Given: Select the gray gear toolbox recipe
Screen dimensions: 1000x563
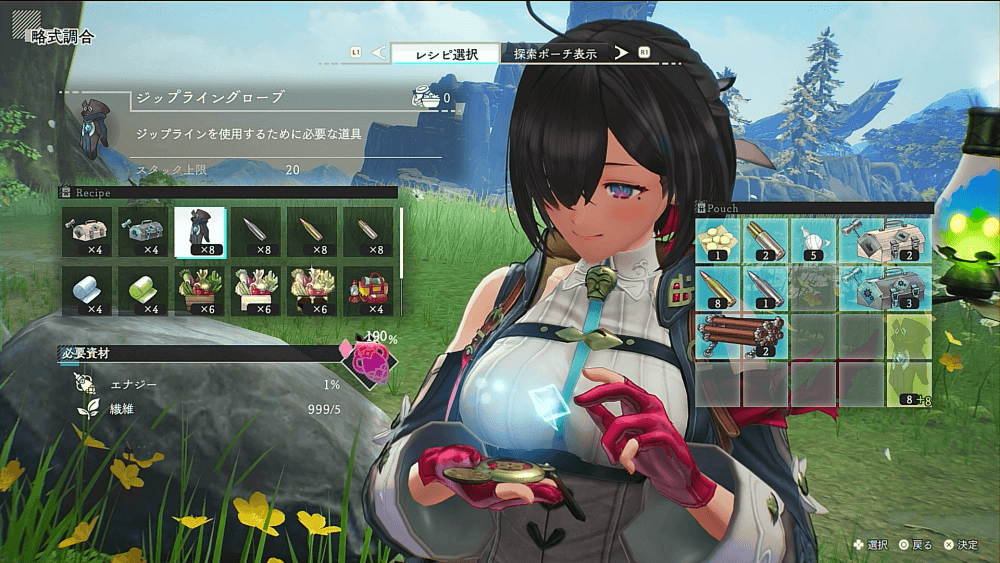Looking at the screenshot, I should [x=143, y=231].
